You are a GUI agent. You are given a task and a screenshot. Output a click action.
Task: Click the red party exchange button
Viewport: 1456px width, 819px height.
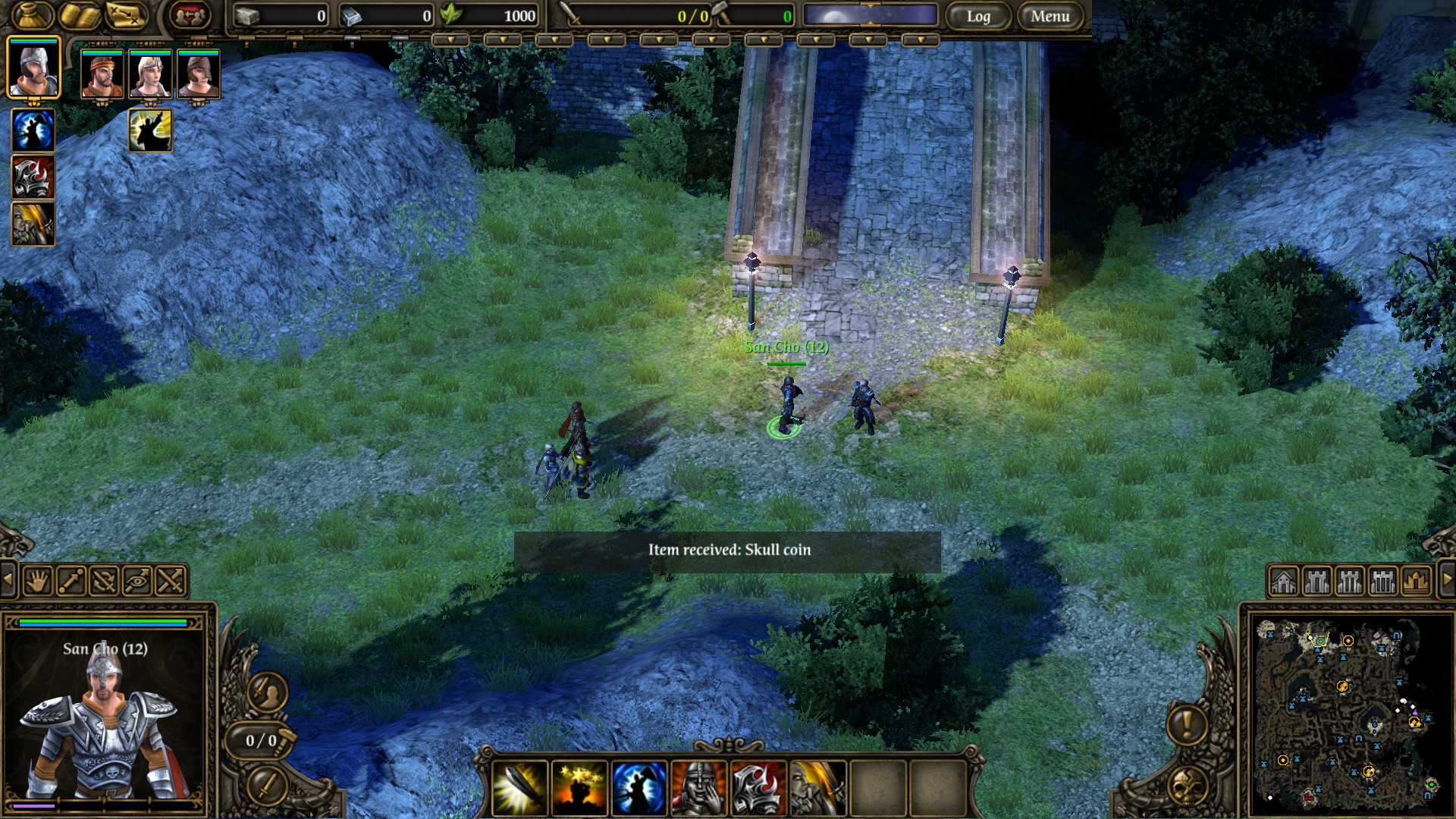coord(189,16)
